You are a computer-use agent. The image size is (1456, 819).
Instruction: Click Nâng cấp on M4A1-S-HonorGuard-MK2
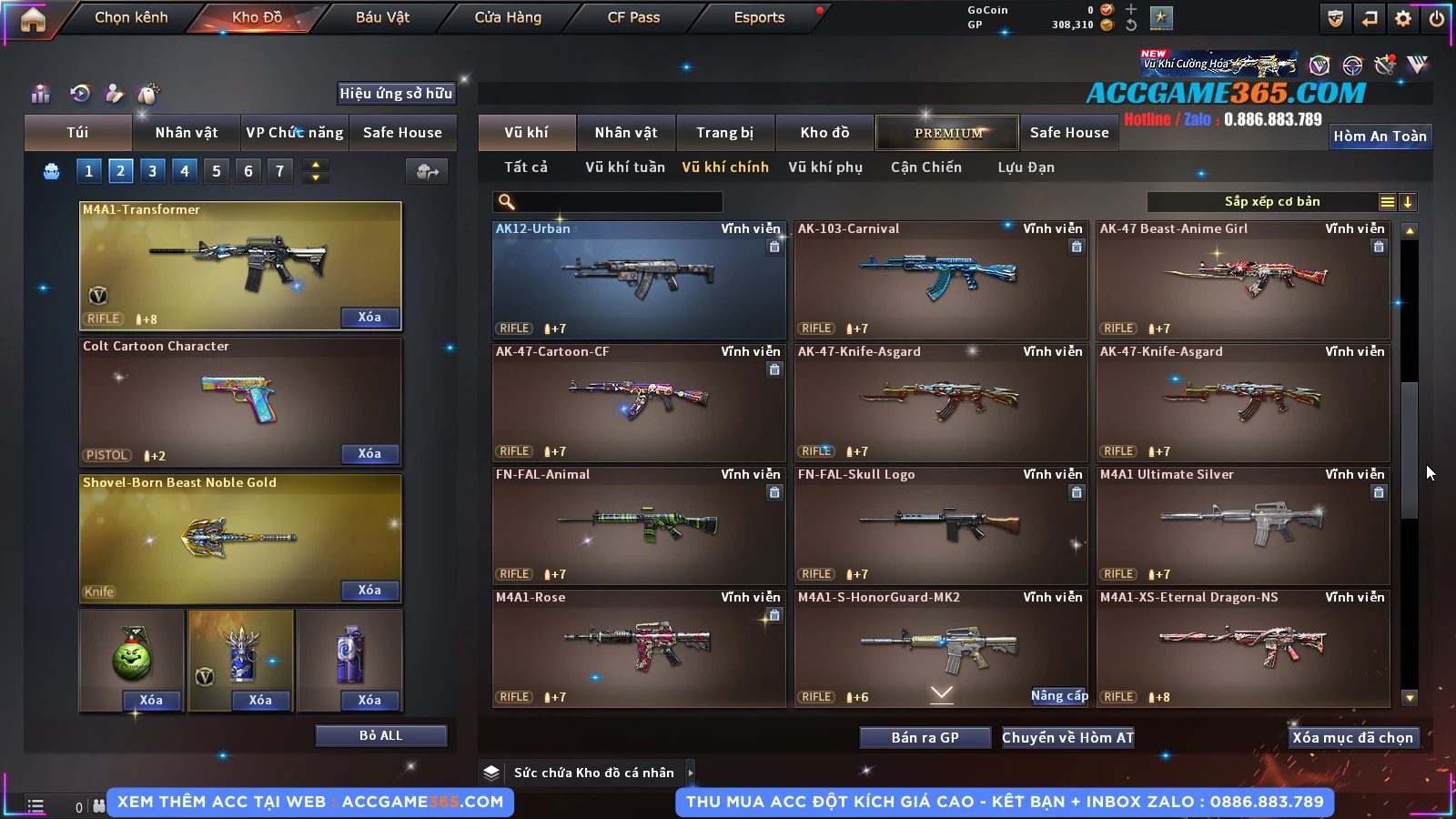(1059, 696)
